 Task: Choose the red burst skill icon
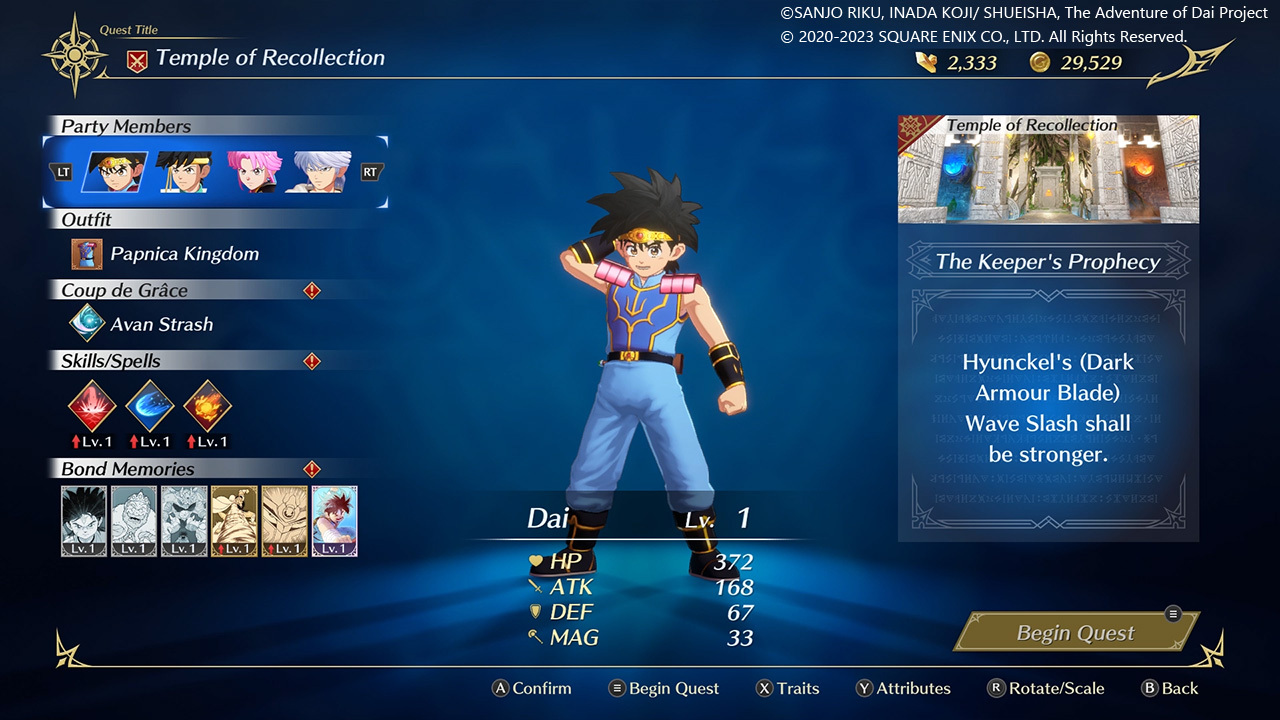[x=92, y=405]
